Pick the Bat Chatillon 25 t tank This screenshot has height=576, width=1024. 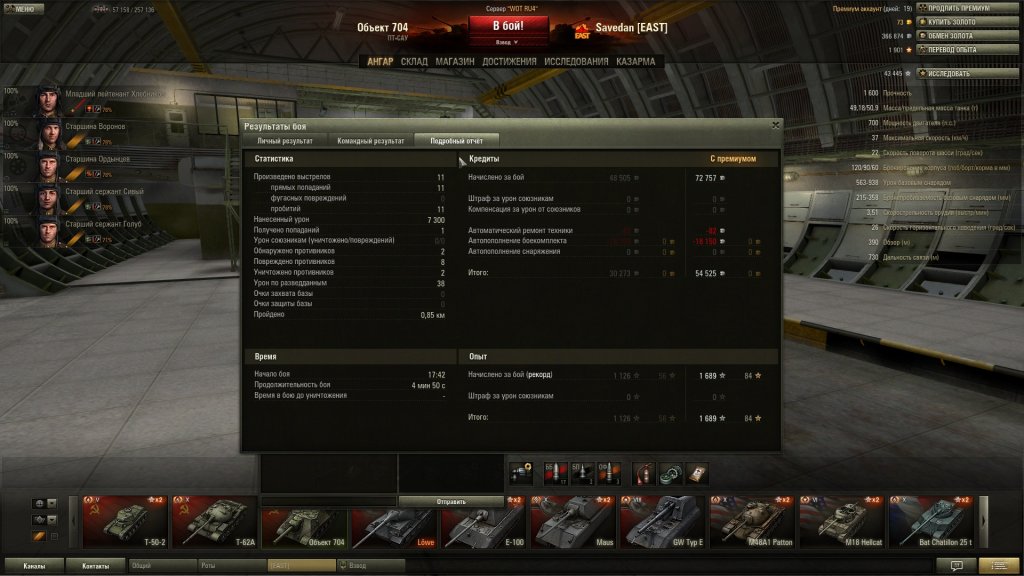(x=931, y=524)
